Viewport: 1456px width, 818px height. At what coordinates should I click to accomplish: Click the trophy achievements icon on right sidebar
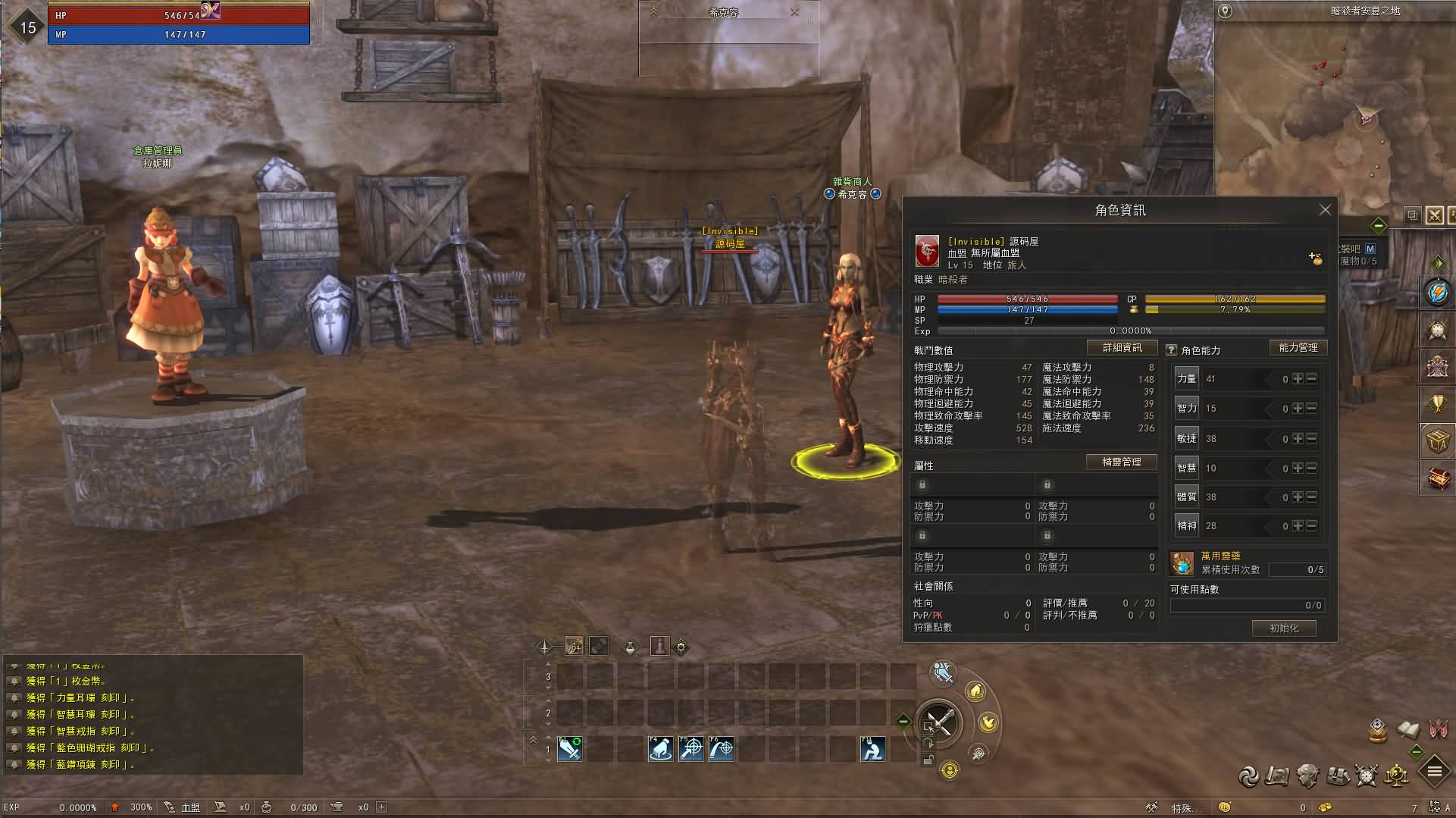(x=1436, y=402)
